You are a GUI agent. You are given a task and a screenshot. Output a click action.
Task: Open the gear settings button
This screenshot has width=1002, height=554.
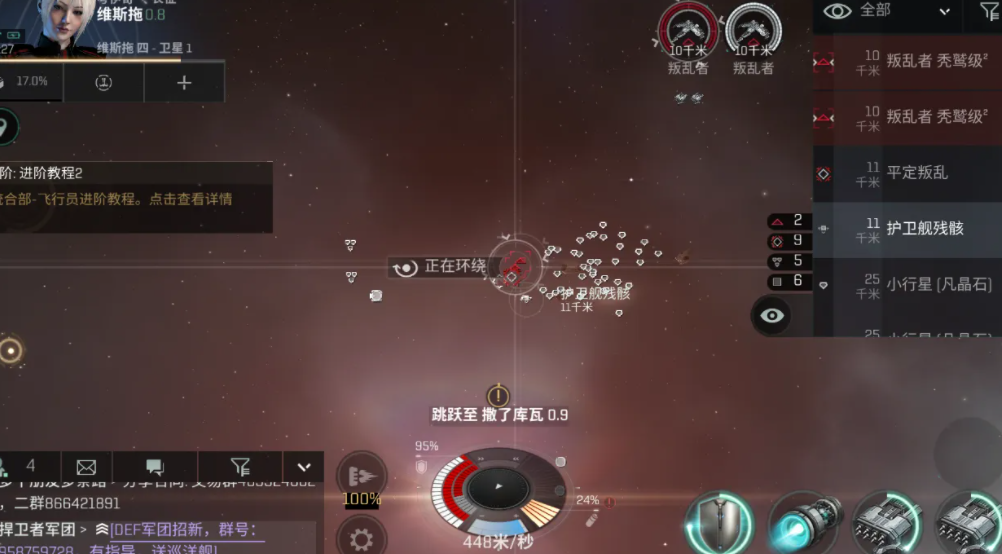point(361,538)
